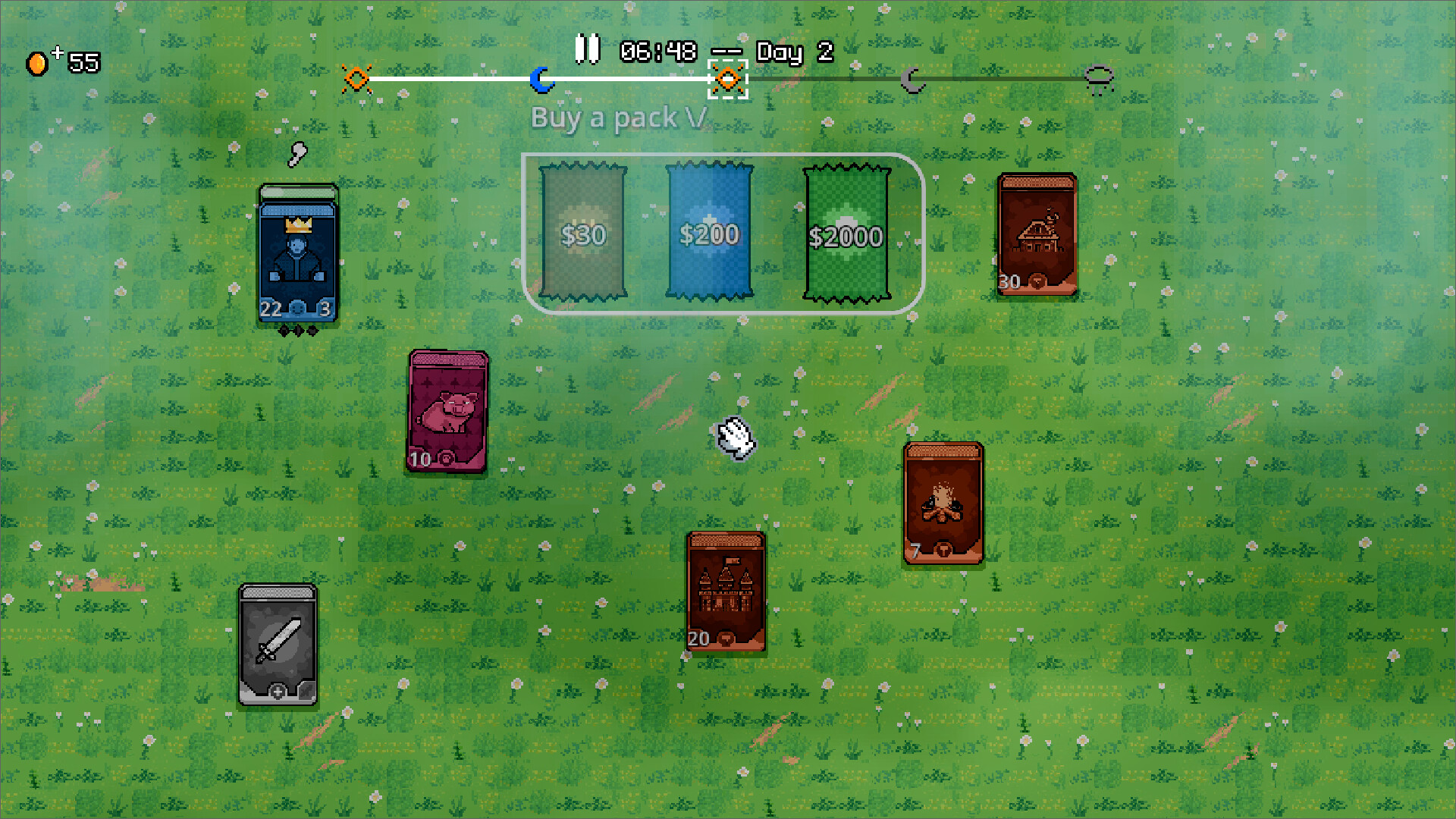1456x819 pixels.
Task: Click the Day 2 label at the top
Action: [x=793, y=52]
